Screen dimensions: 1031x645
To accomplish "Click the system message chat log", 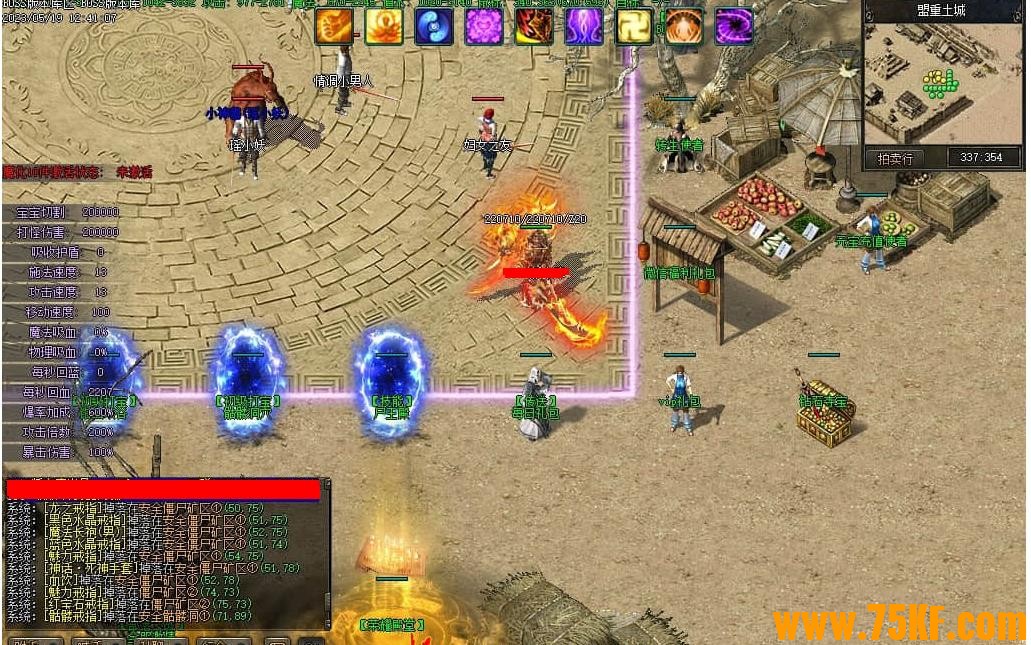I will pos(165,561).
